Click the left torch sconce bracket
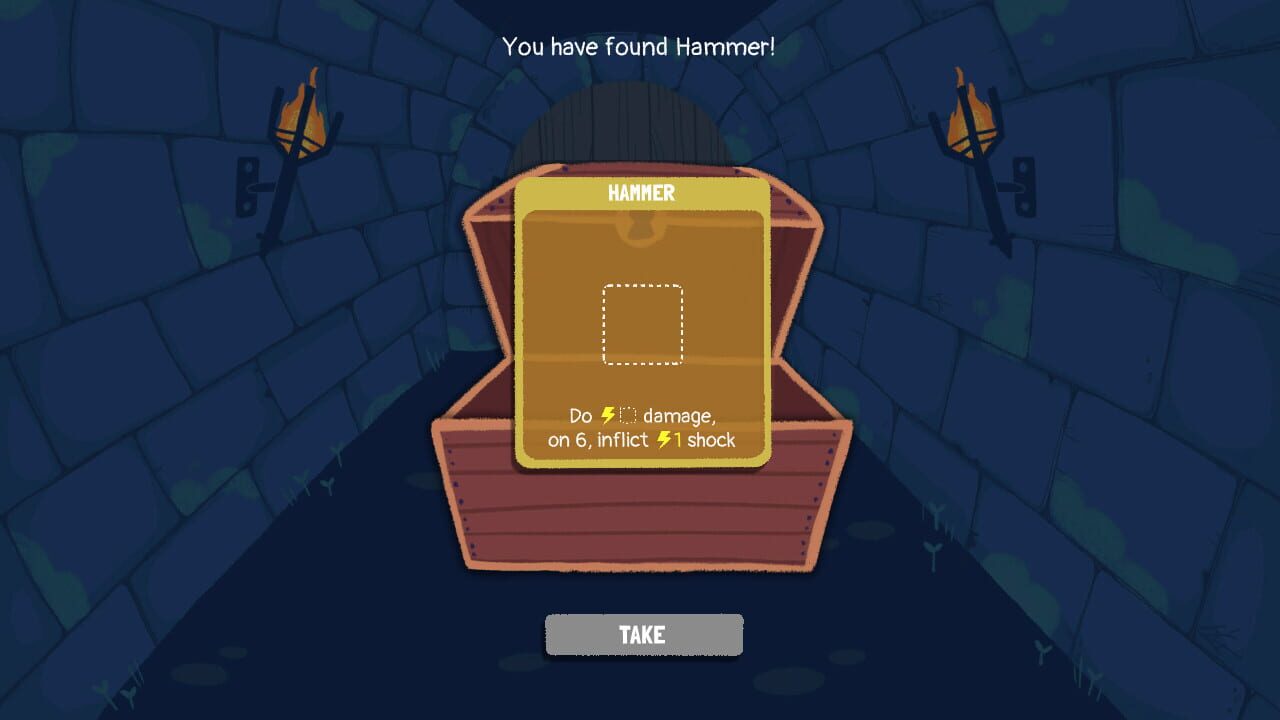Viewport: 1280px width, 720px height. point(247,185)
